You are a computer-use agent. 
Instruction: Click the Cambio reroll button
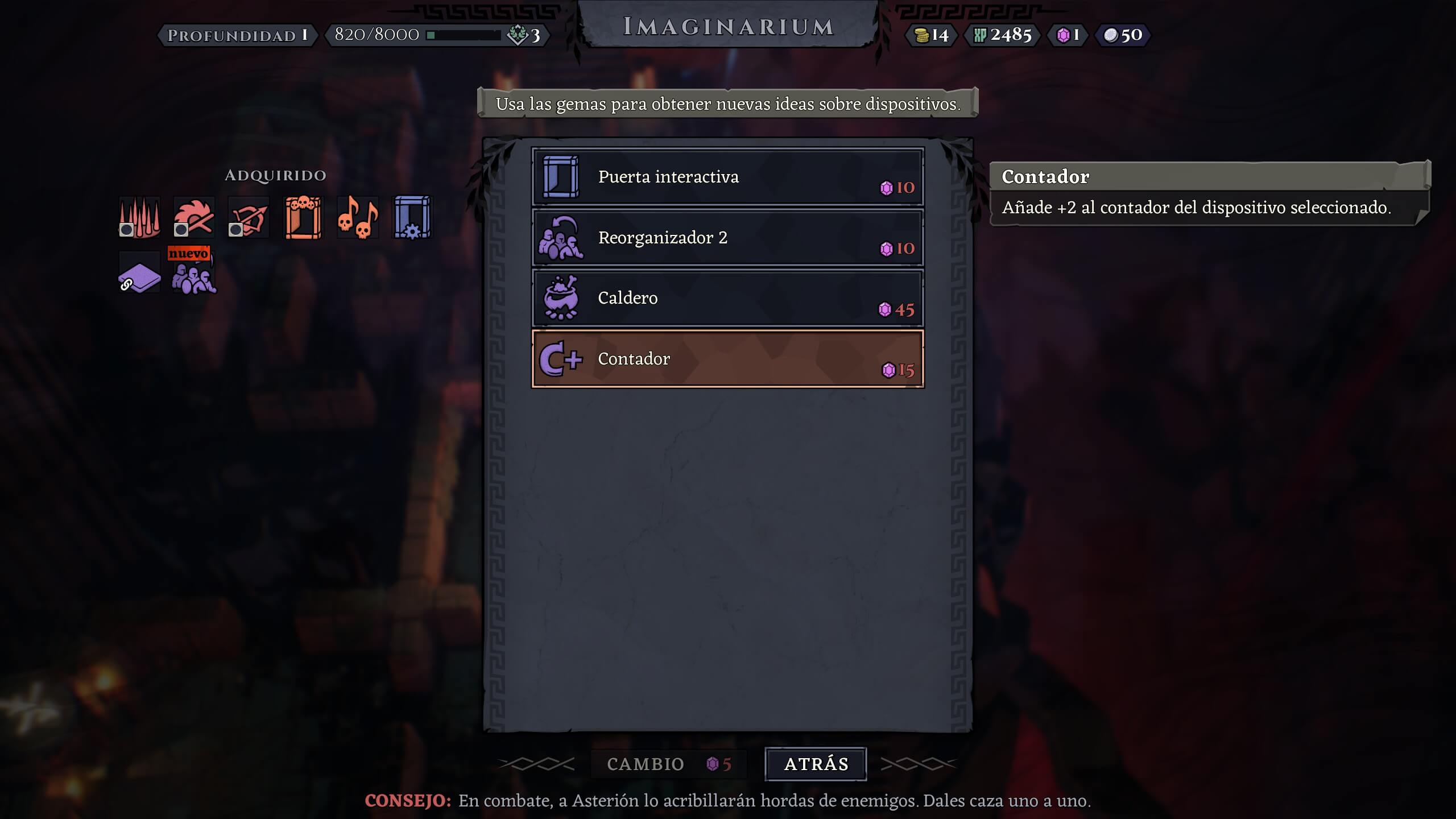668,764
